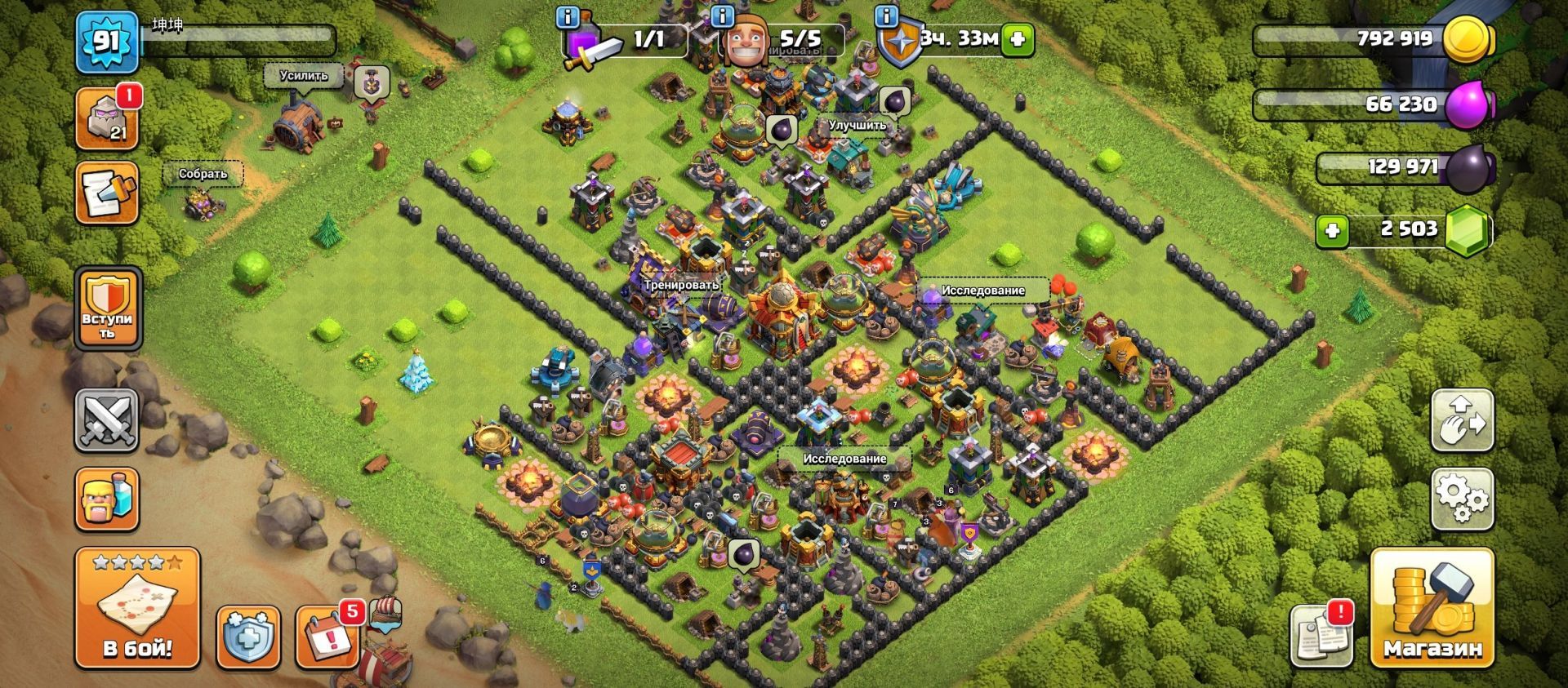
Task: Open the settings gears menu
Action: (1463, 497)
